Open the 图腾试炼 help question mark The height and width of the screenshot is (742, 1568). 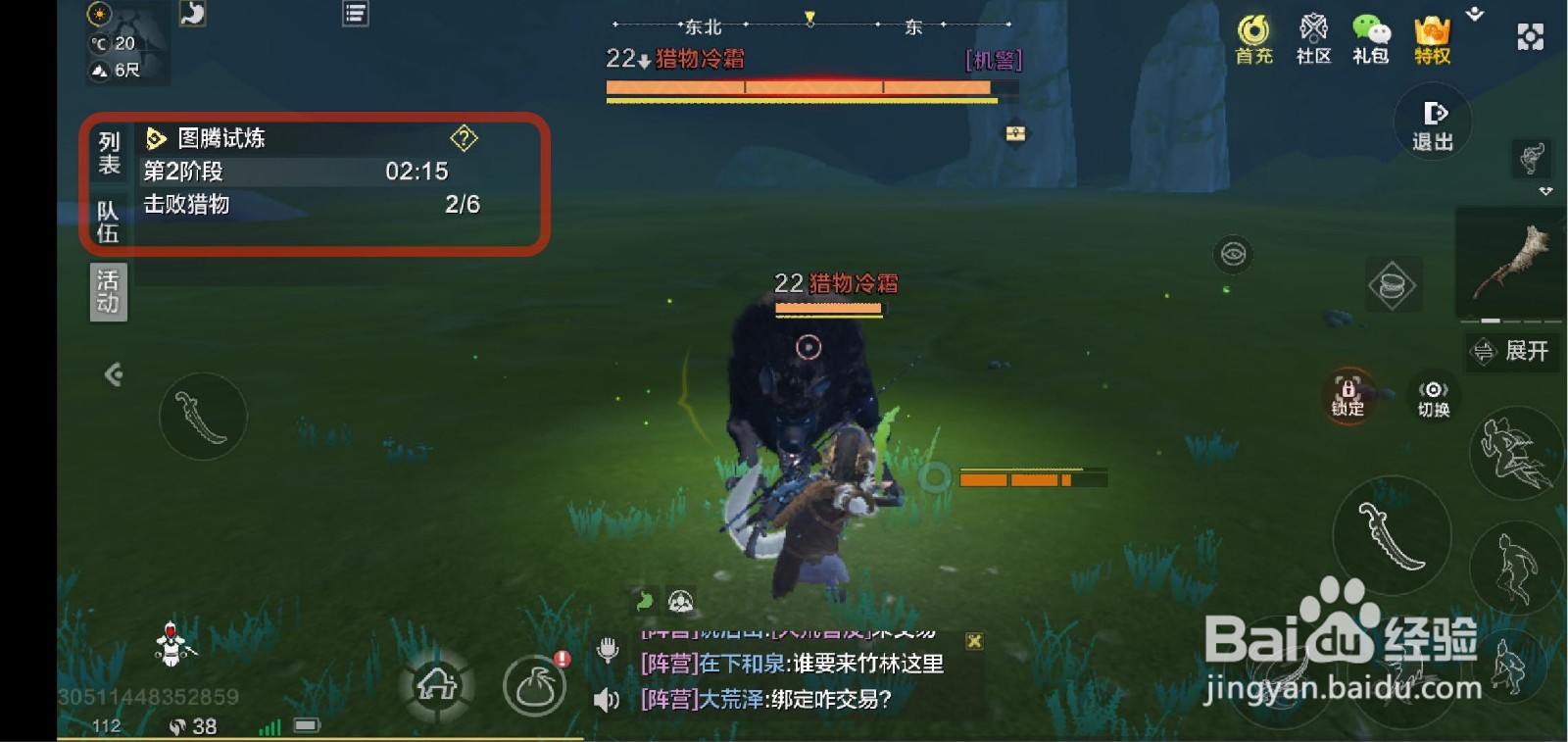click(465, 138)
